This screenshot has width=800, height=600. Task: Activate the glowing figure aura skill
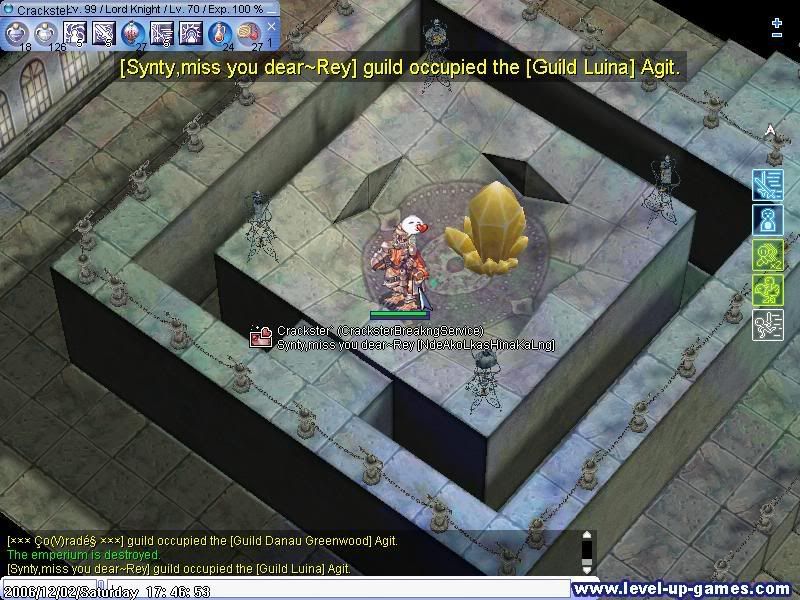[191, 33]
